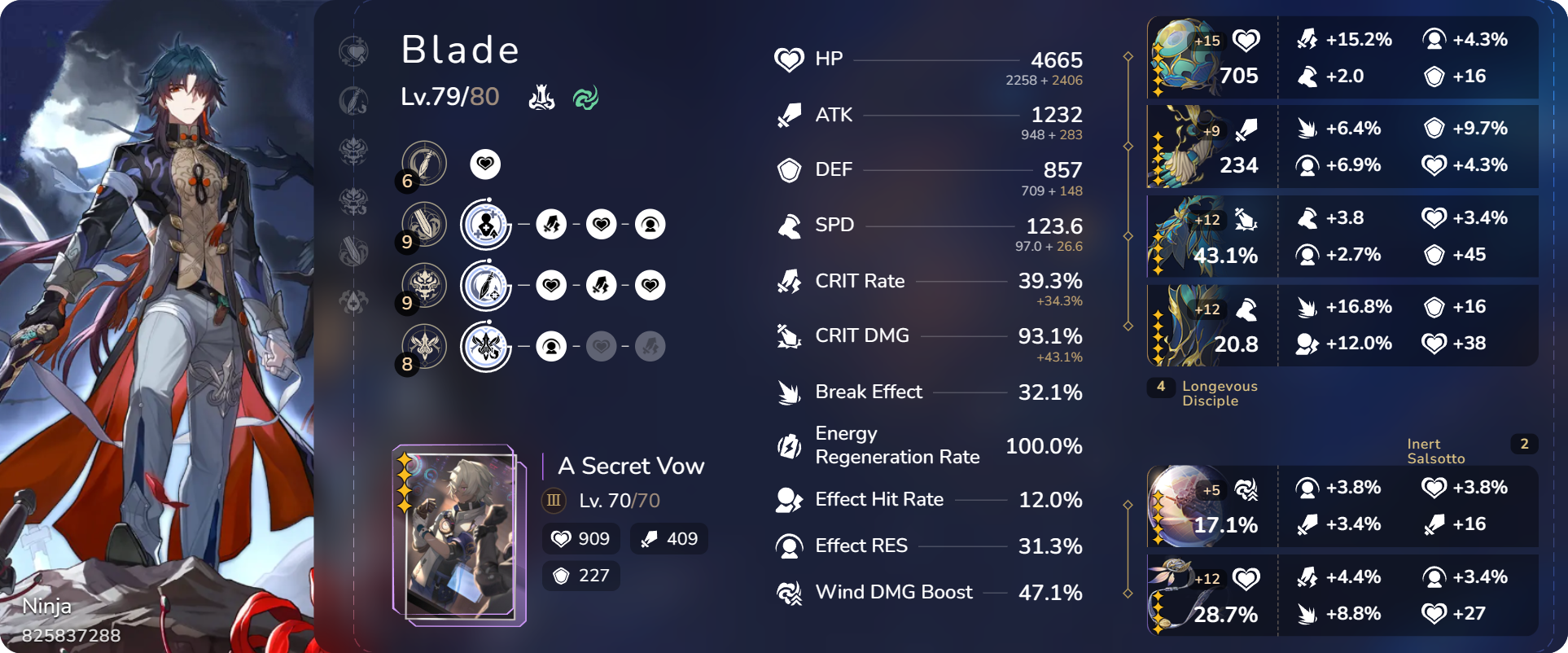The image size is (1568, 653).
Task: Select the Wind element icon next to the path
Action: coord(585,98)
